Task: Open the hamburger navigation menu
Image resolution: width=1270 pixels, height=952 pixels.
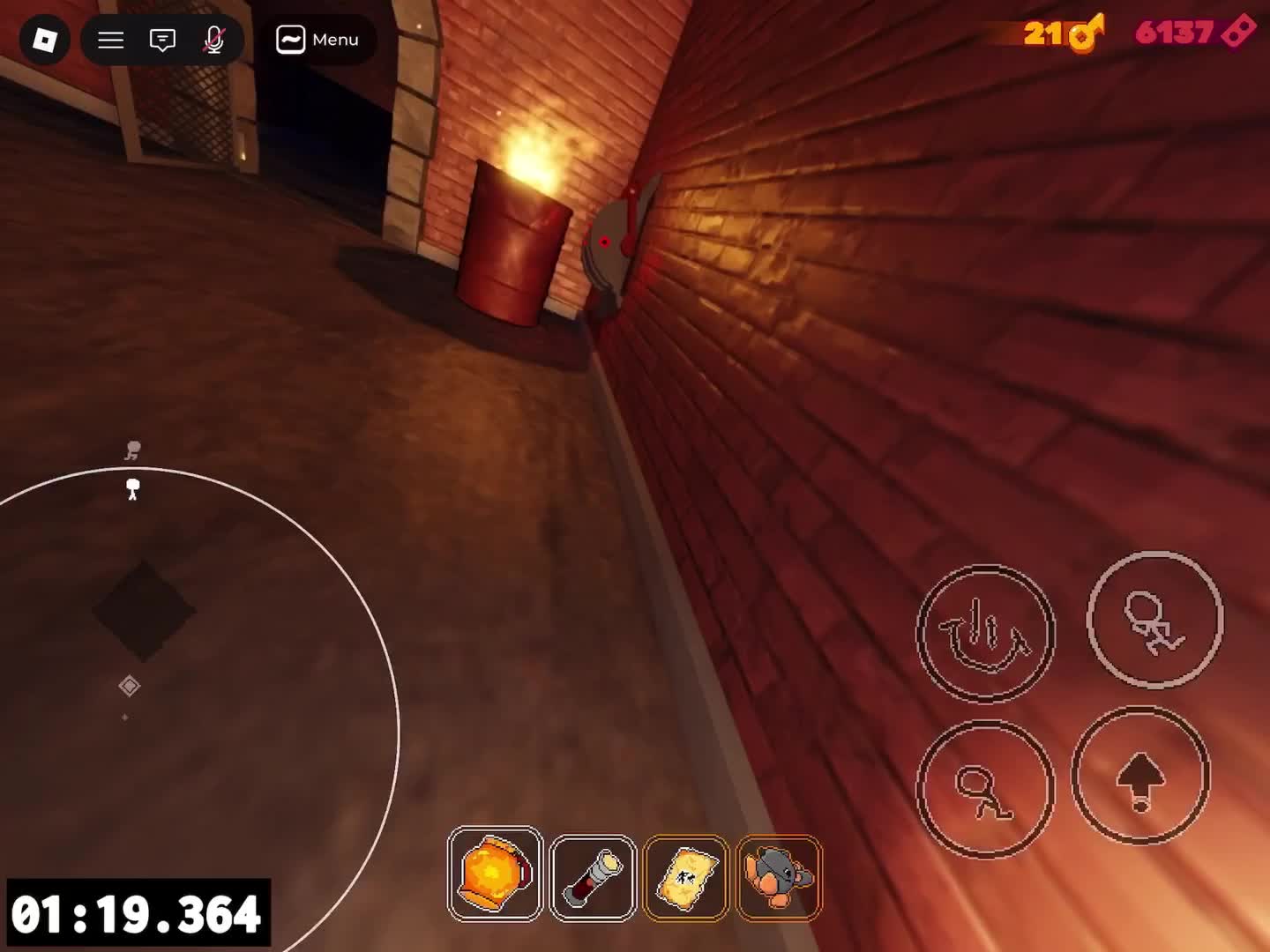Action: (110, 40)
